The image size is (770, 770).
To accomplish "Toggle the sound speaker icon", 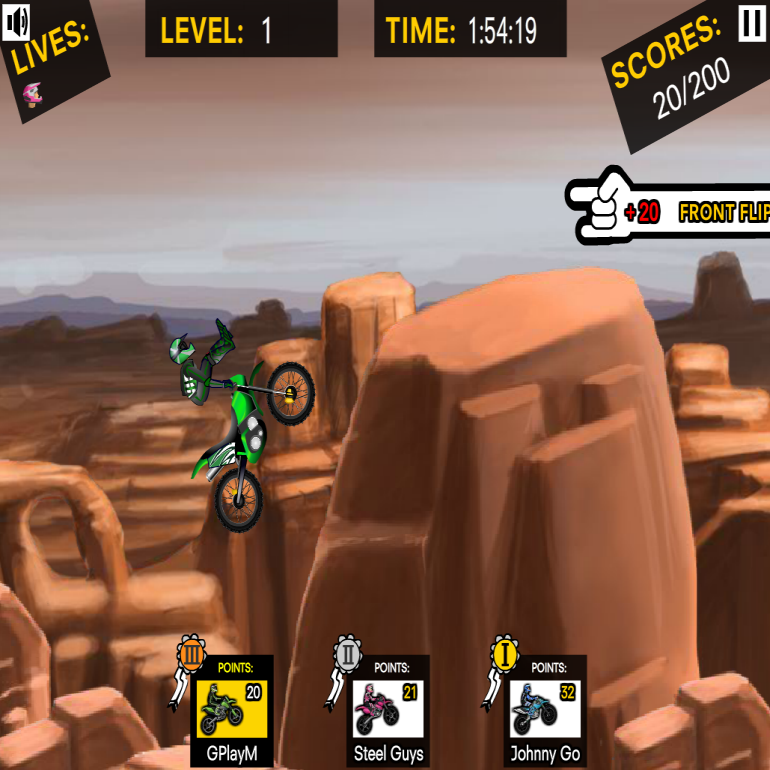I will [x=16, y=21].
